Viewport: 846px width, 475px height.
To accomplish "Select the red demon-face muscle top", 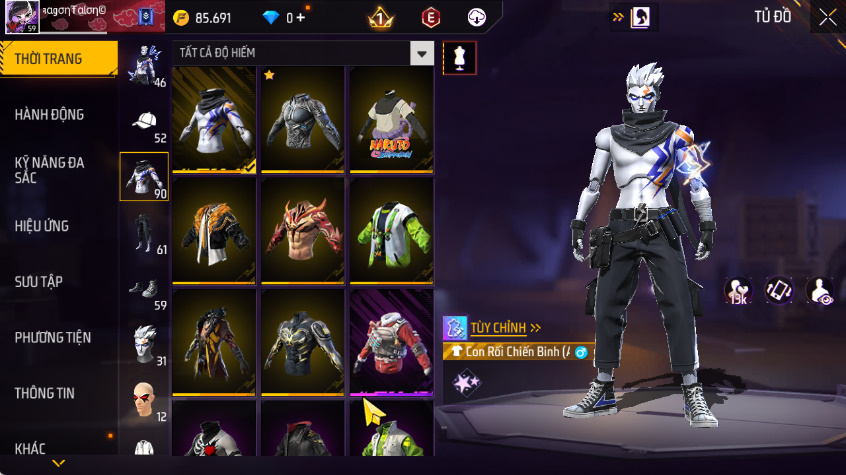I will [x=303, y=231].
